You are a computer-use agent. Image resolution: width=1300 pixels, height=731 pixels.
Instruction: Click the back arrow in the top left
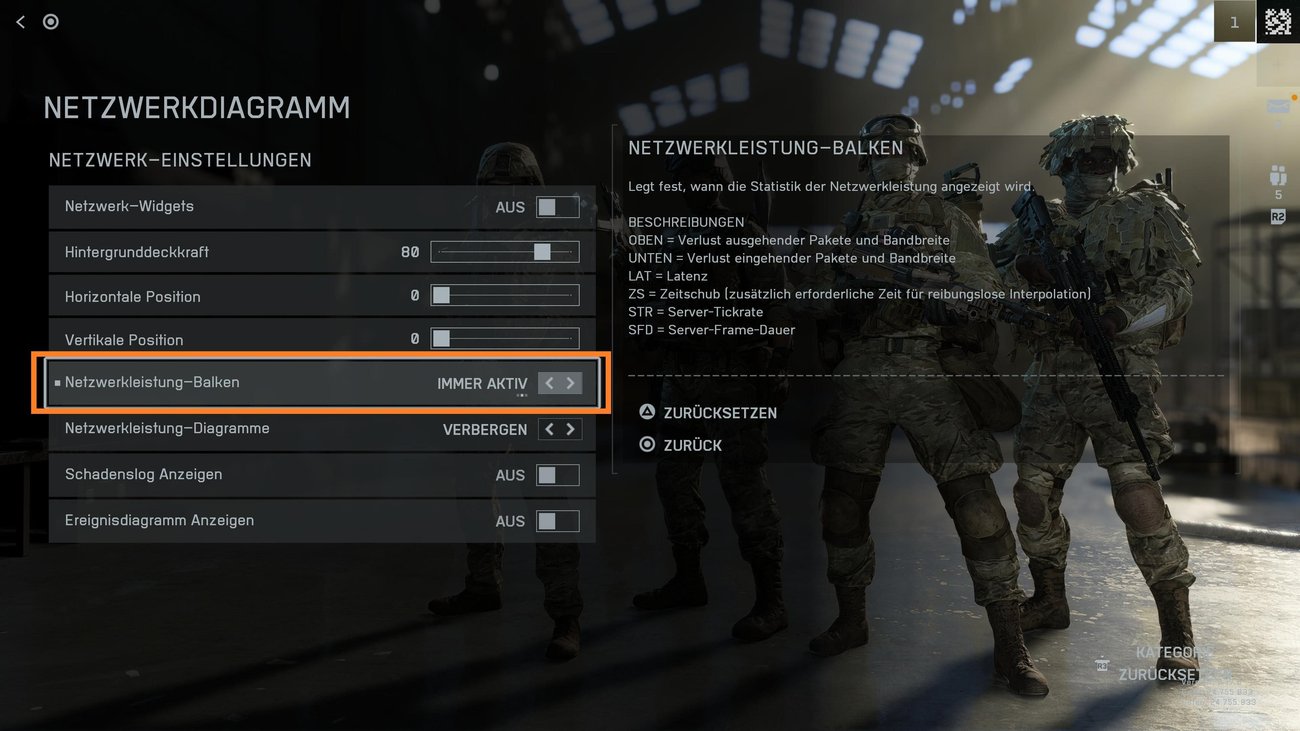[20, 21]
